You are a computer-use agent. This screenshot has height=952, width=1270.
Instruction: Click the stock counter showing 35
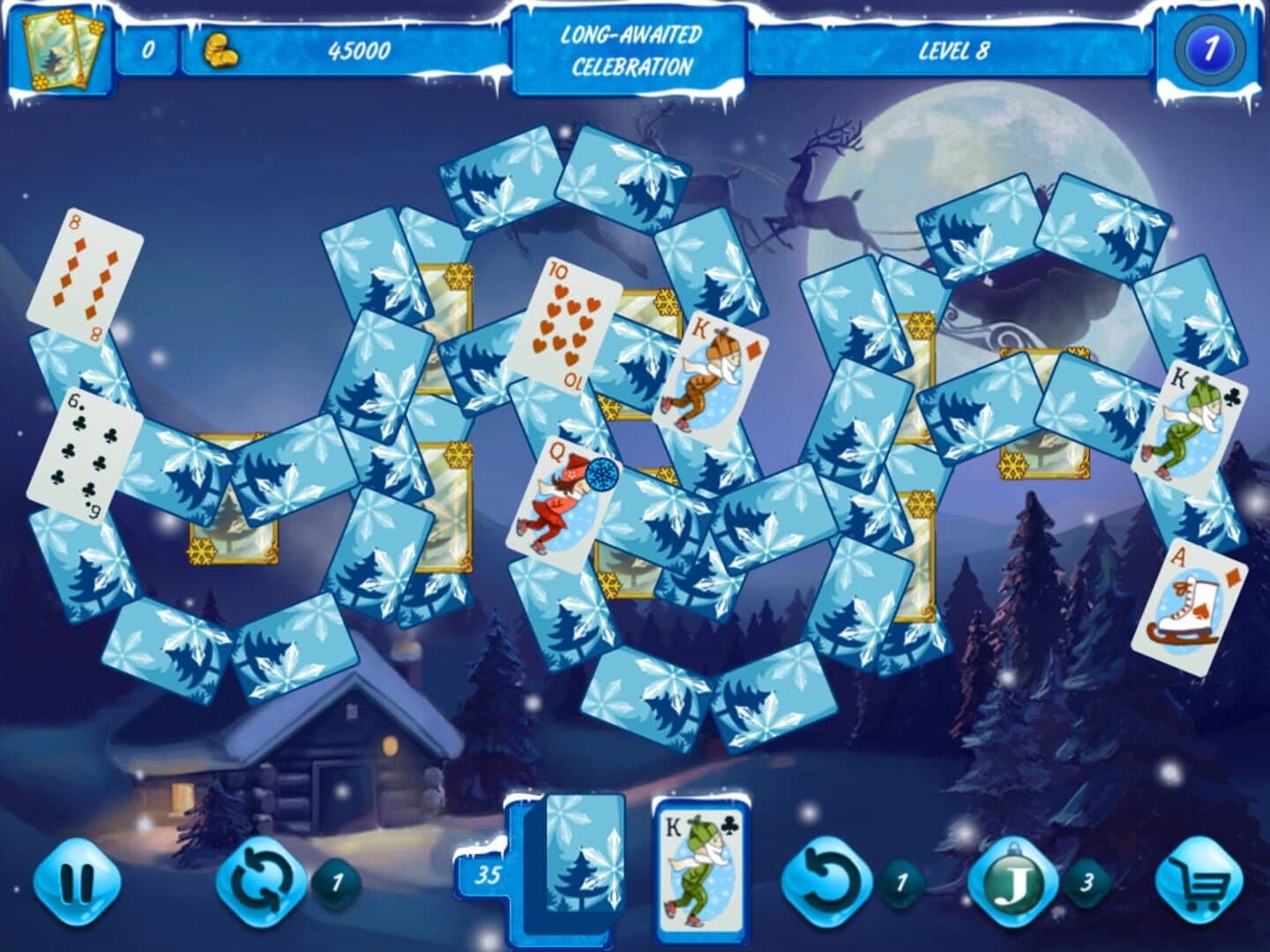click(x=486, y=874)
